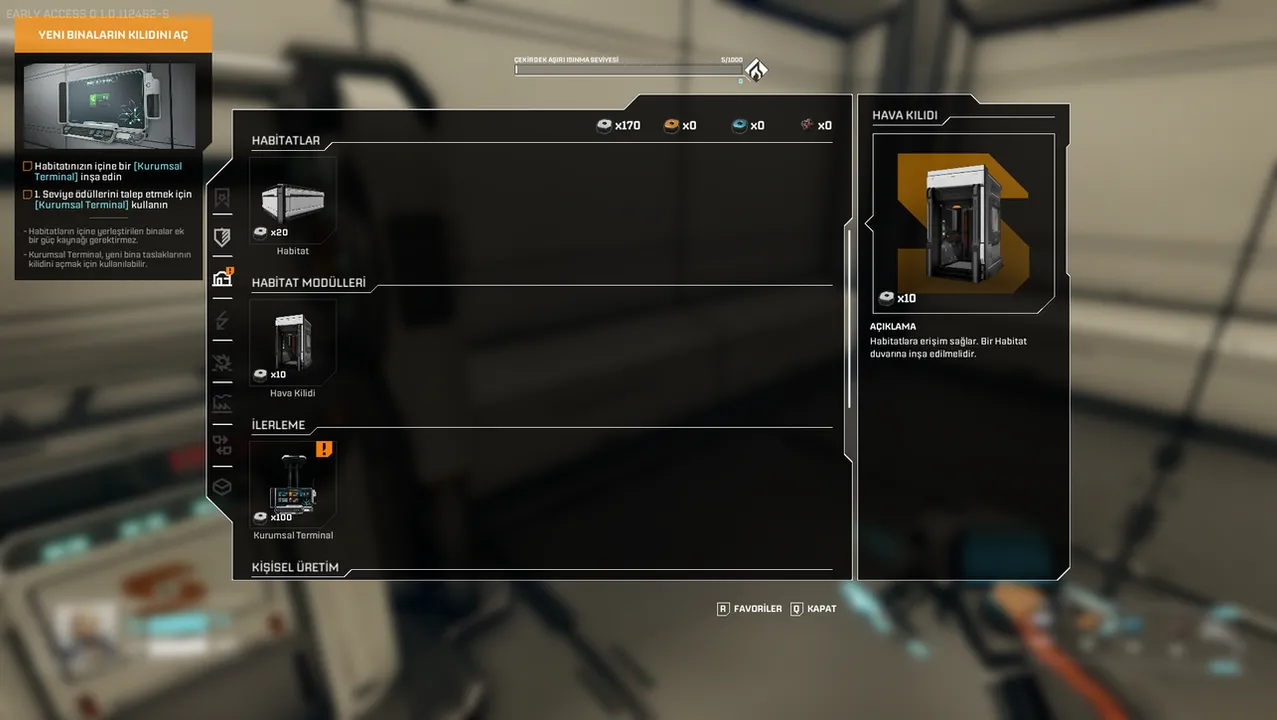The image size is (1277, 720).
Task: Choose the Hava Kilidi airlock module
Action: point(293,344)
